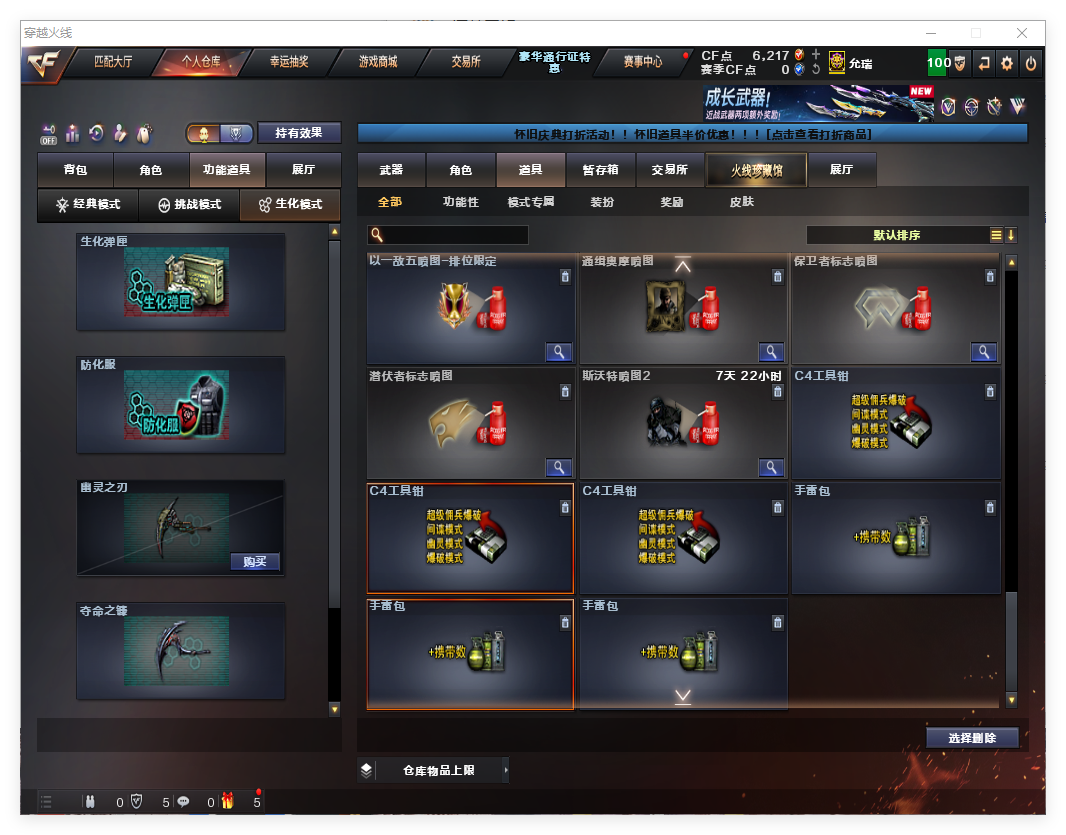Select the 经典模式 classic mode tab

[x=88, y=204]
